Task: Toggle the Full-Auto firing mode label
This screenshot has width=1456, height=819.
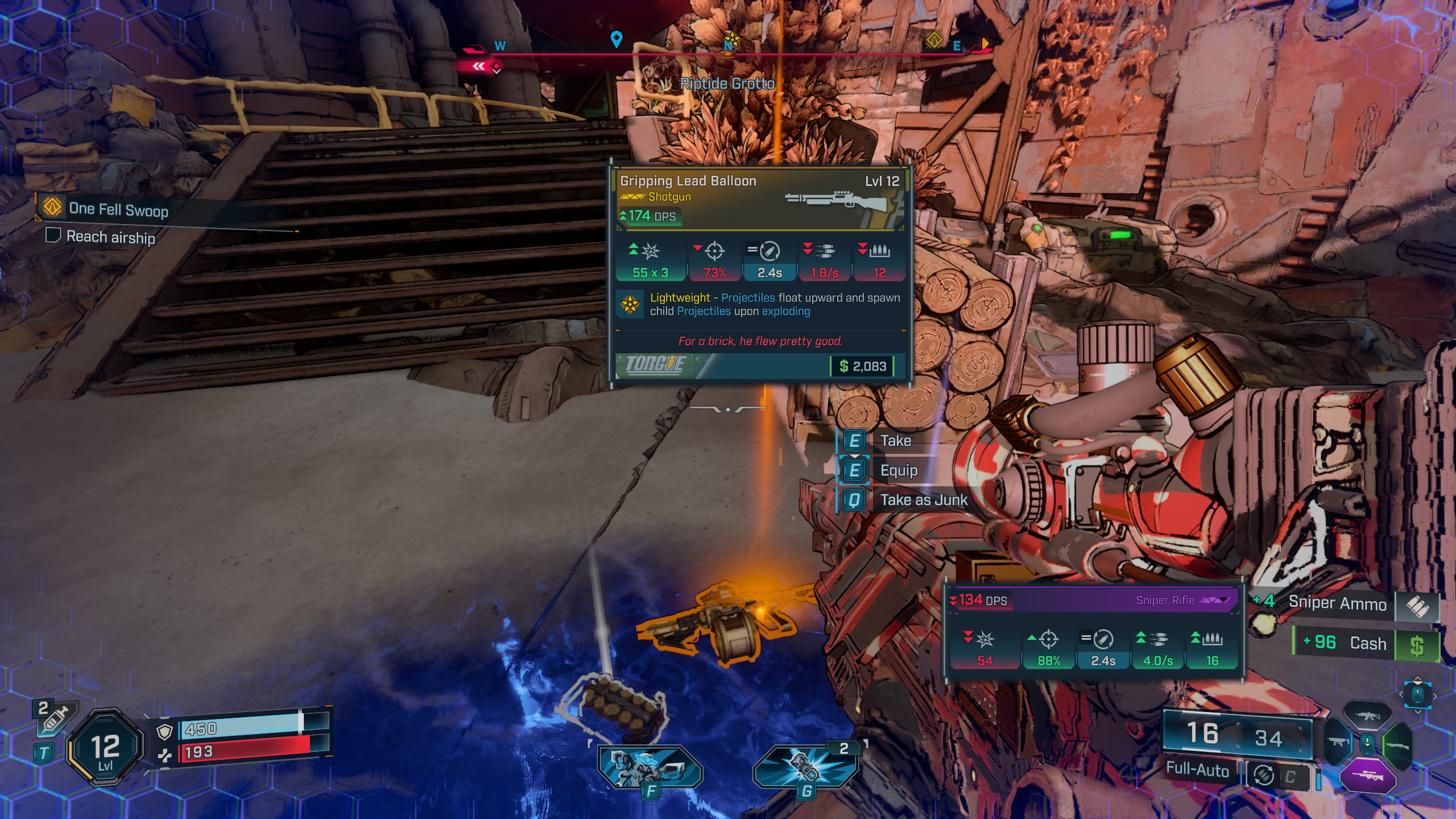Action: coord(1197,770)
